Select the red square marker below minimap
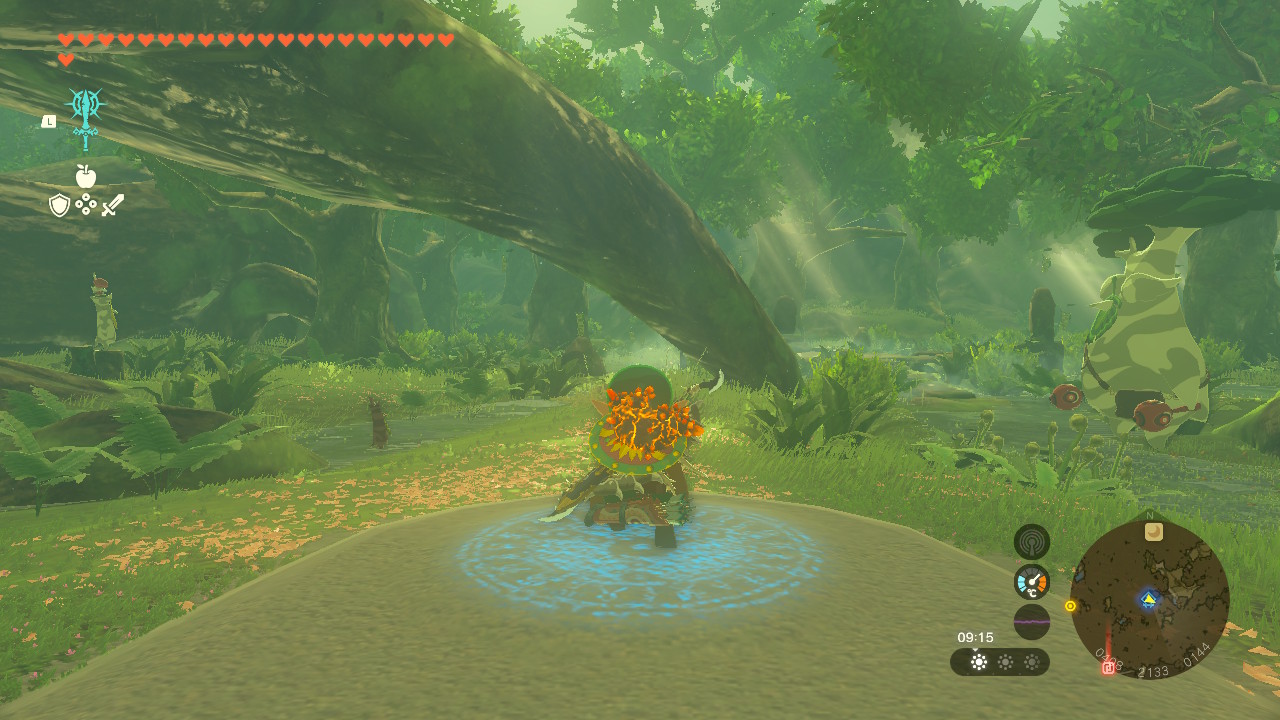 [1108, 667]
